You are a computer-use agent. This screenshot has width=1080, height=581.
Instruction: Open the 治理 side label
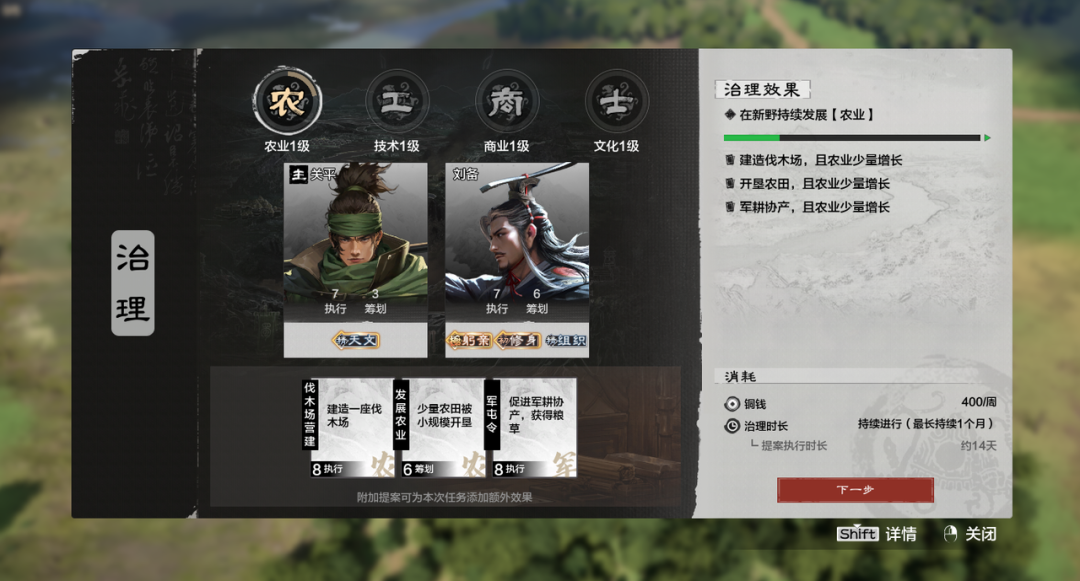[132, 283]
